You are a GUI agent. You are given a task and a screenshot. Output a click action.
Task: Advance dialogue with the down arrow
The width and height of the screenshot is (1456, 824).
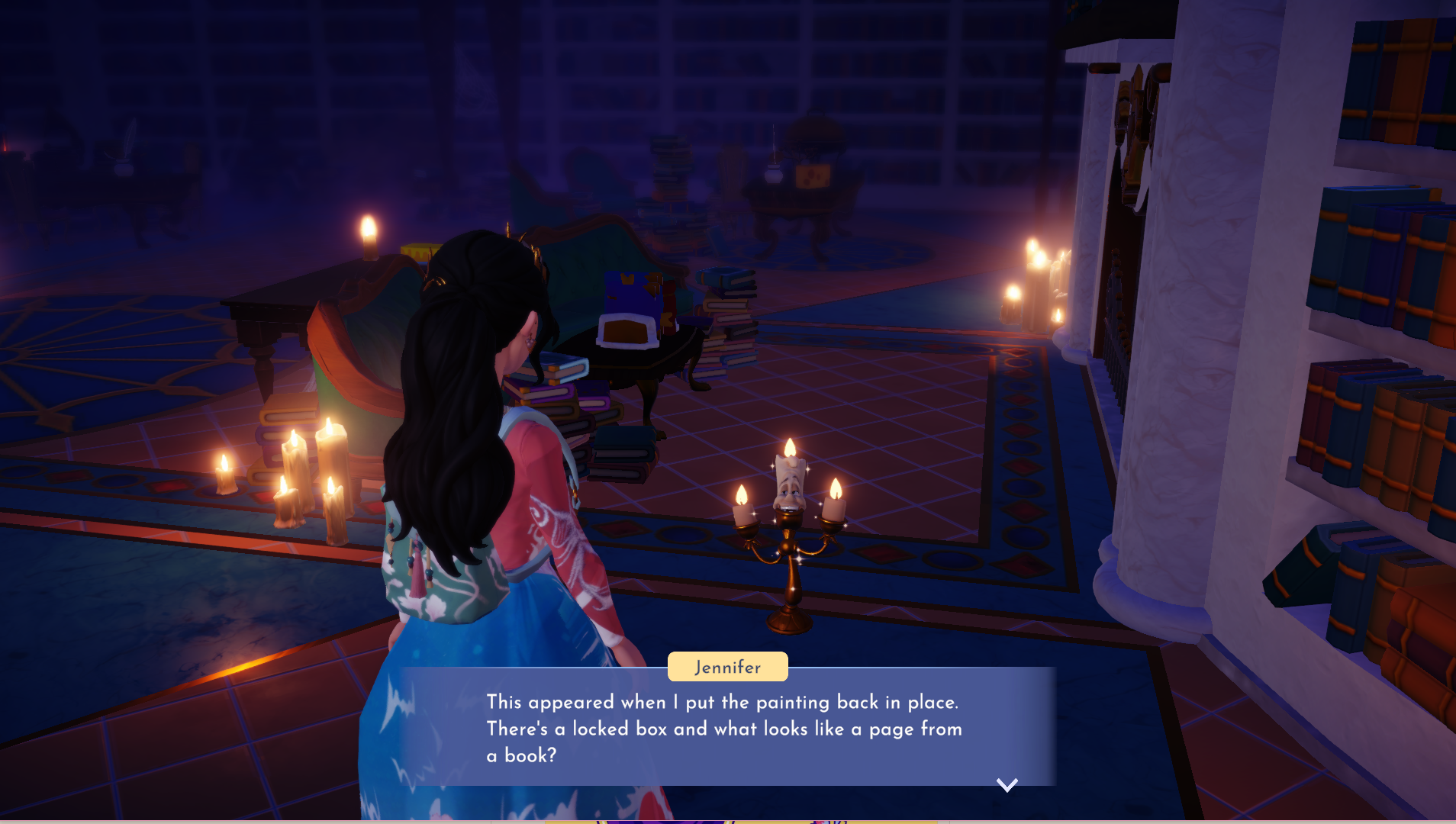tap(1007, 785)
